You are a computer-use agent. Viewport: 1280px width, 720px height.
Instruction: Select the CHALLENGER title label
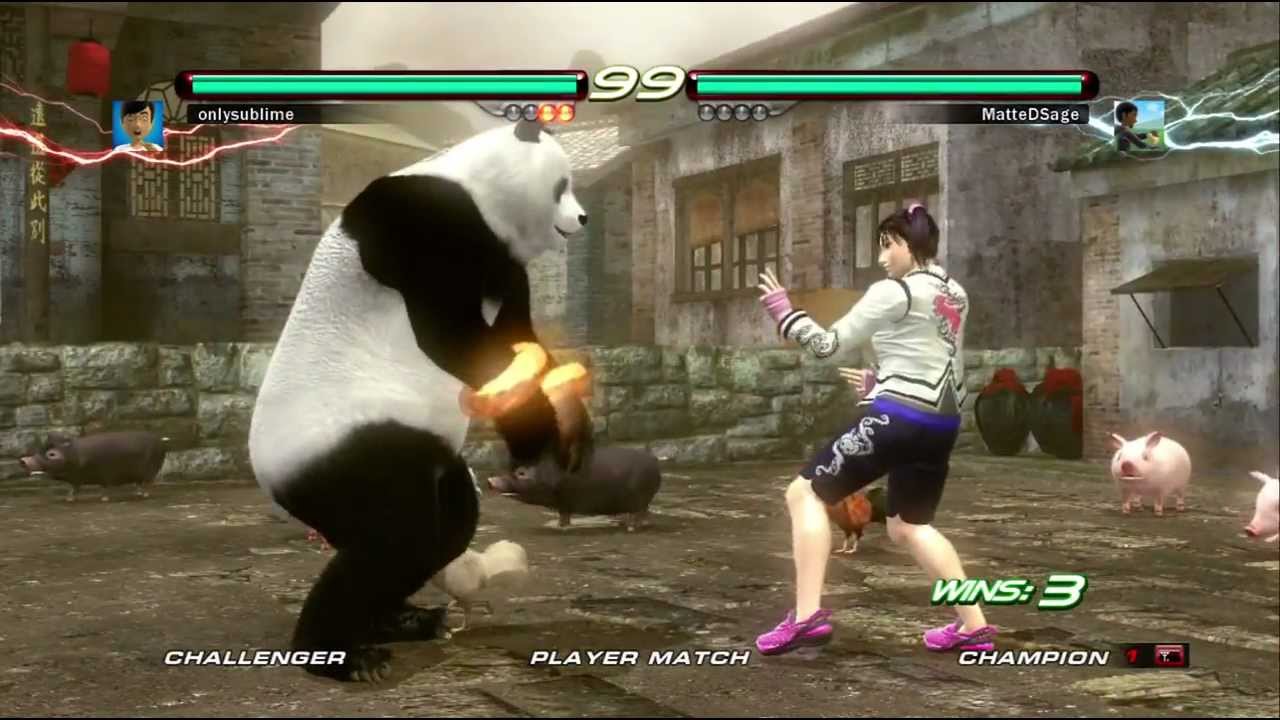coord(256,658)
